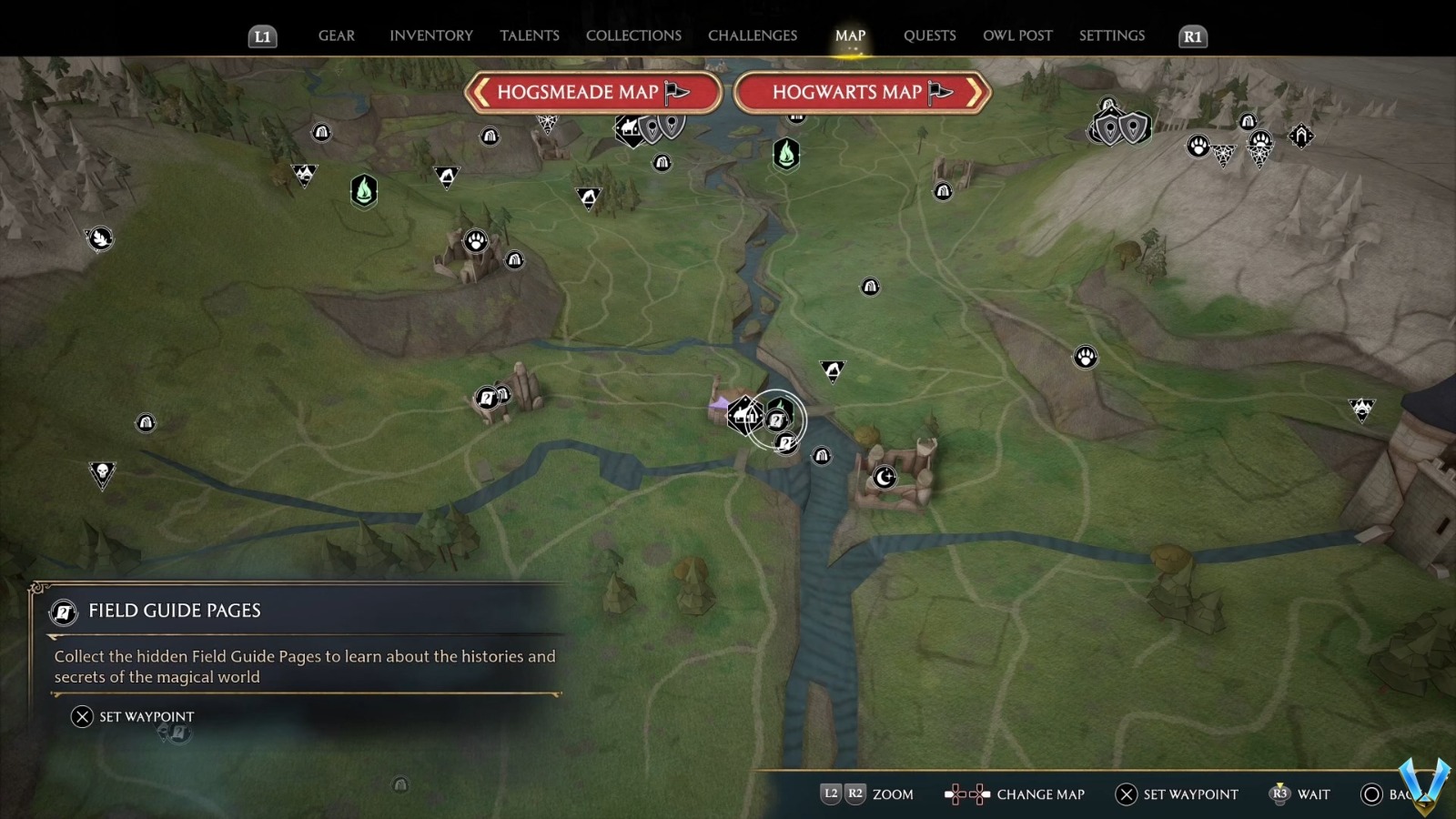Click the arch ruins icon below the Field Guide page
Viewport: 1456px width, 819px height.
pyautogui.click(x=822, y=456)
